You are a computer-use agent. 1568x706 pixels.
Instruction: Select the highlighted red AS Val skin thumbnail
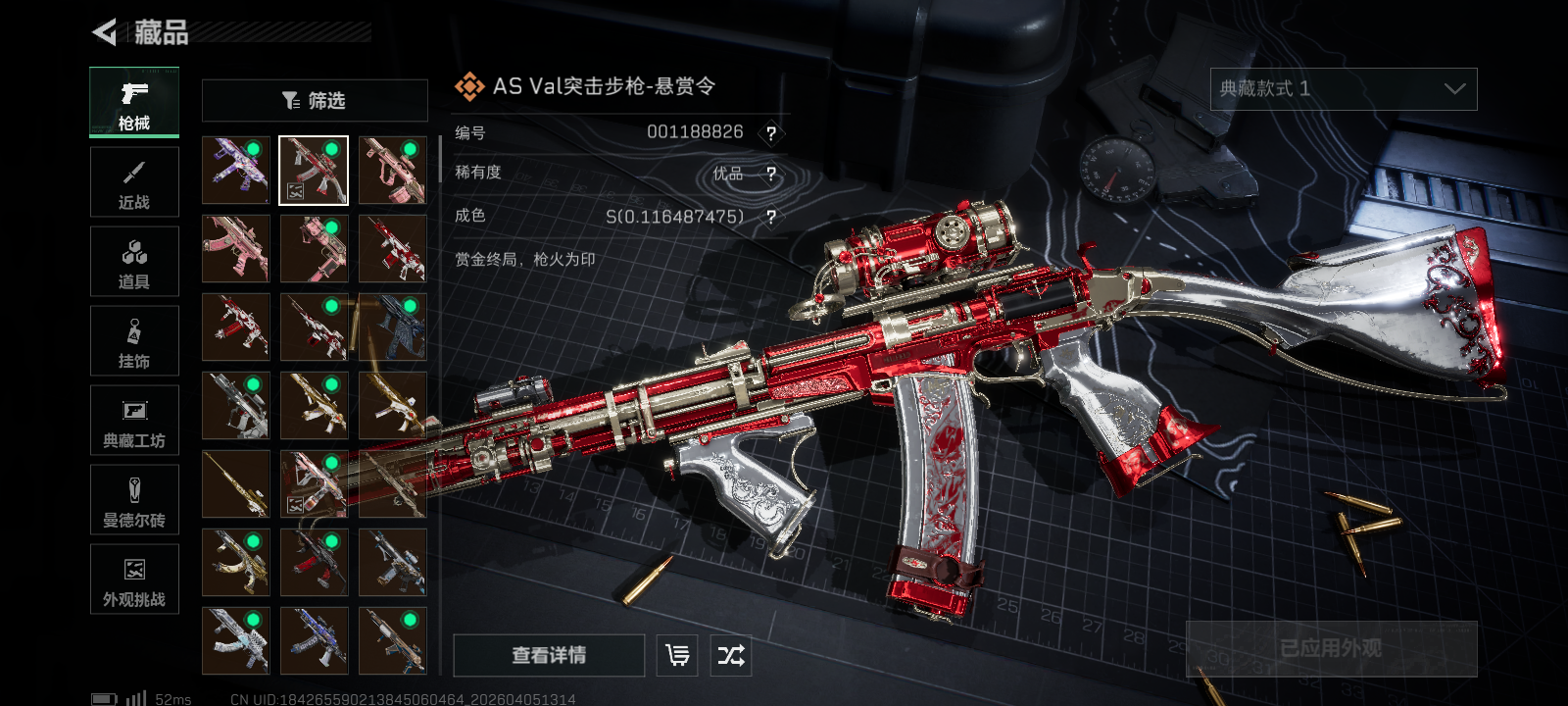314,171
